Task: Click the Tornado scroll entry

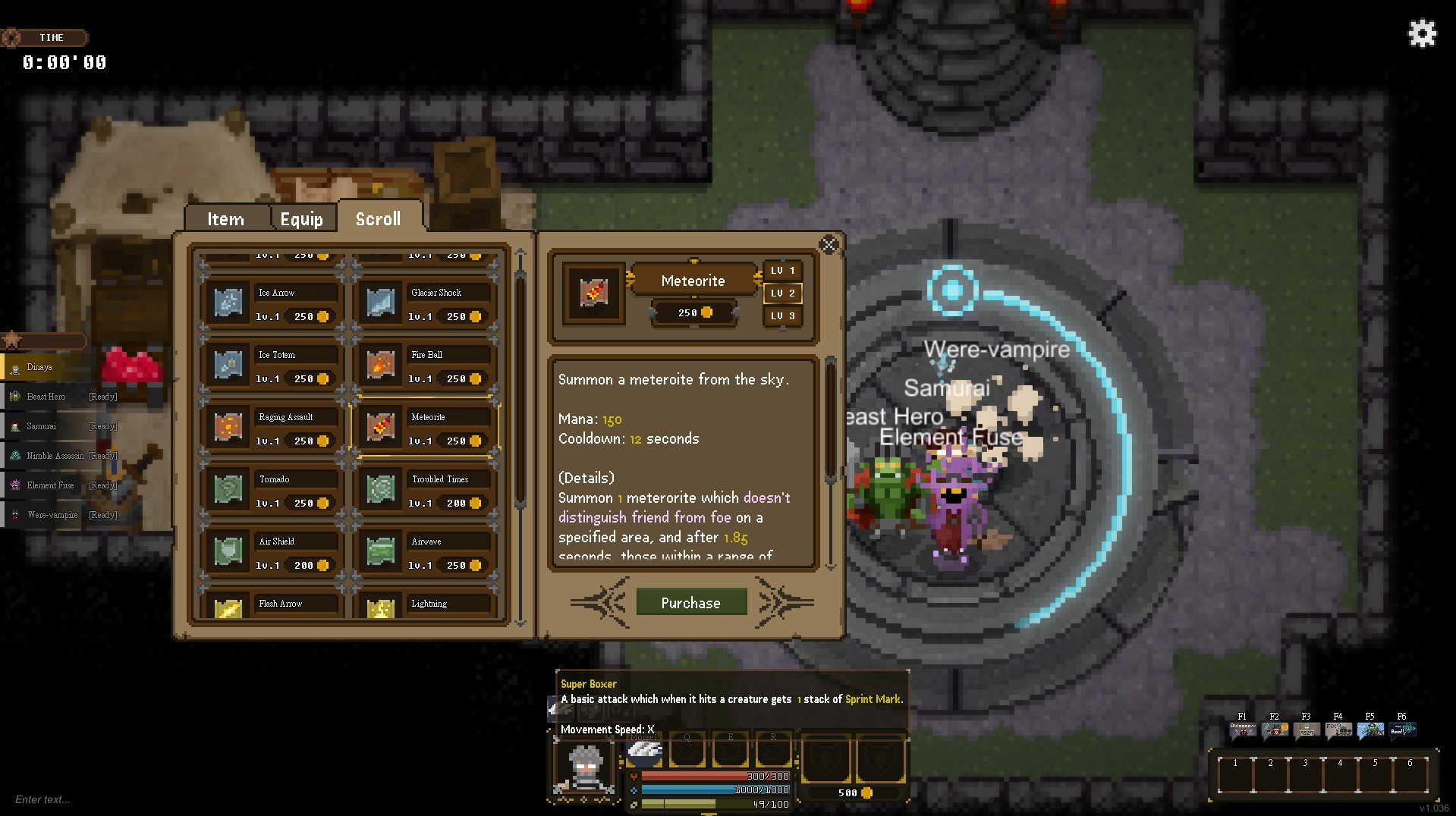Action: pyautogui.click(x=272, y=490)
